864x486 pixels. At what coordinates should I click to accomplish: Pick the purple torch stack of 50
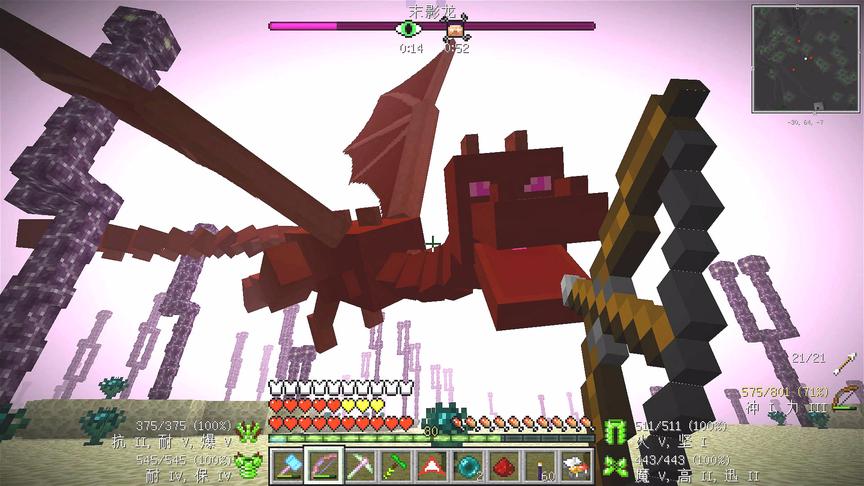coord(540,465)
